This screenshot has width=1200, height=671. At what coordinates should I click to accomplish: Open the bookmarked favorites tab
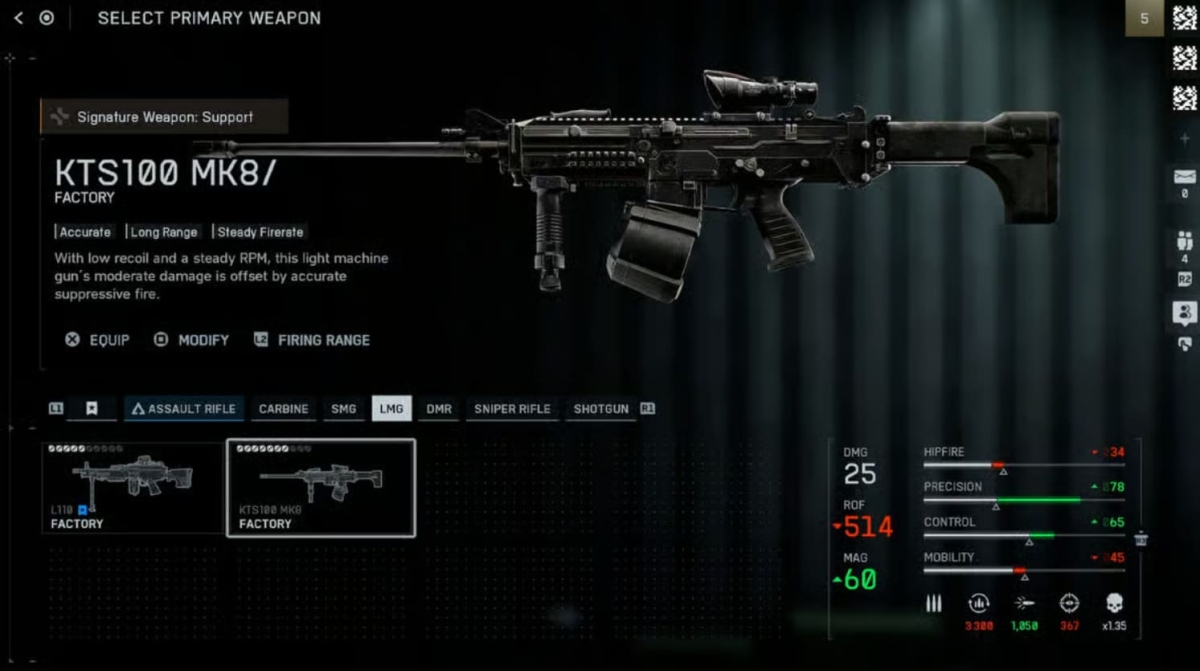click(91, 409)
